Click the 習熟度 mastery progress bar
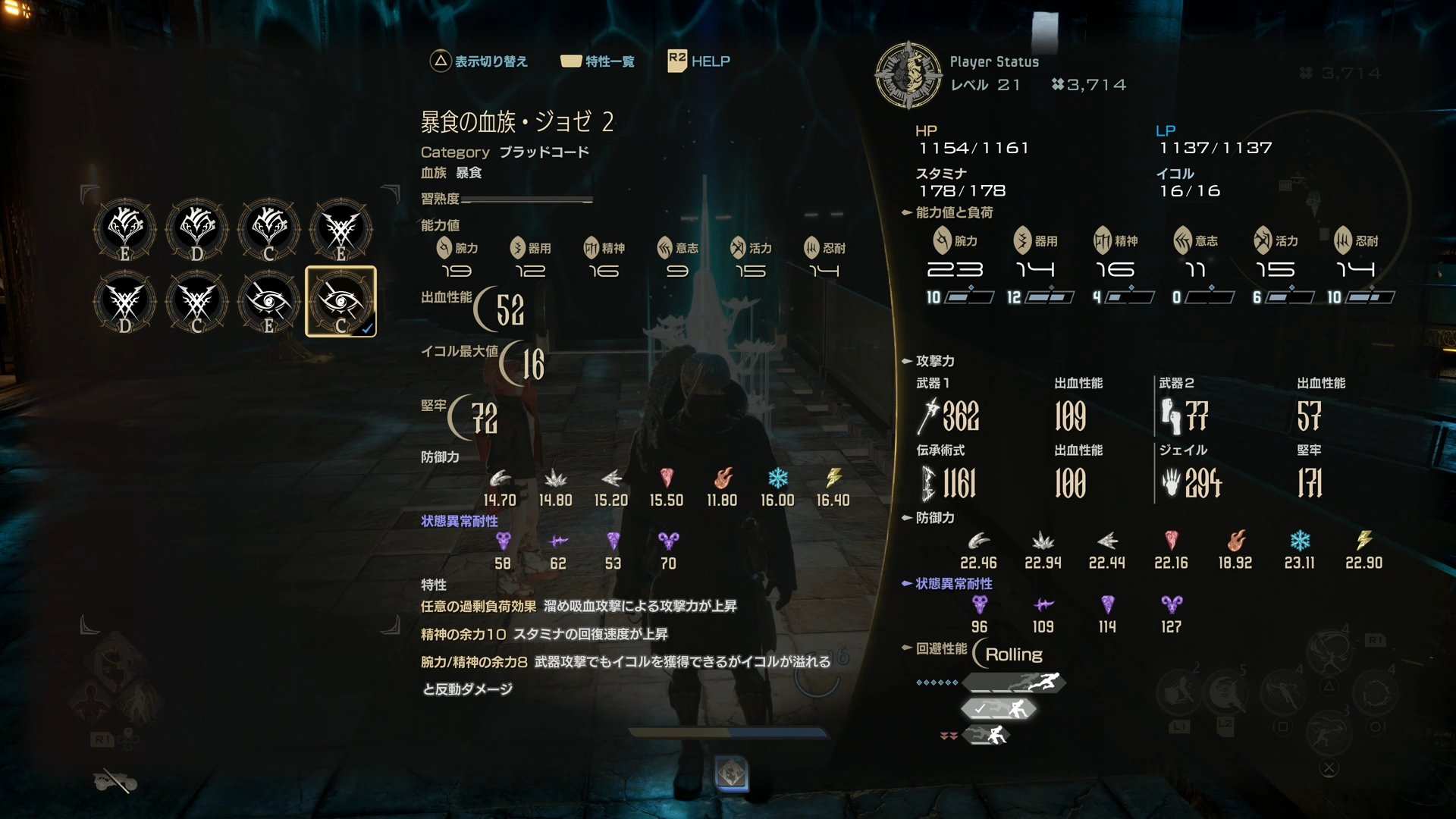 coord(530,200)
